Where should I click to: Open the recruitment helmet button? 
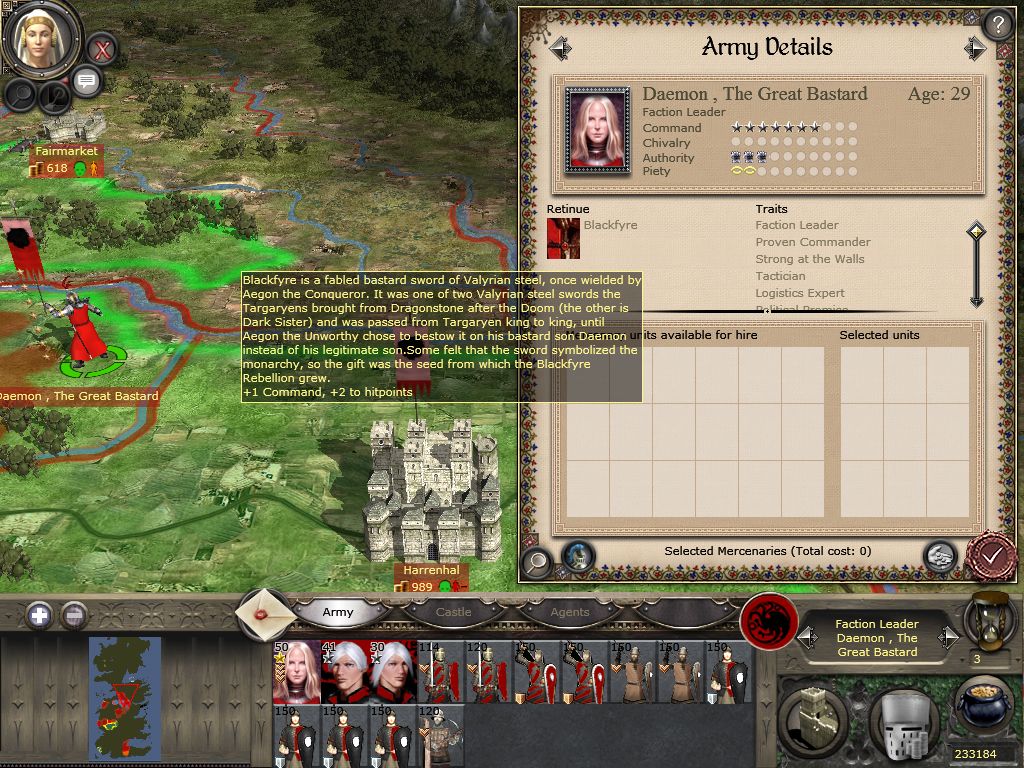[903, 717]
